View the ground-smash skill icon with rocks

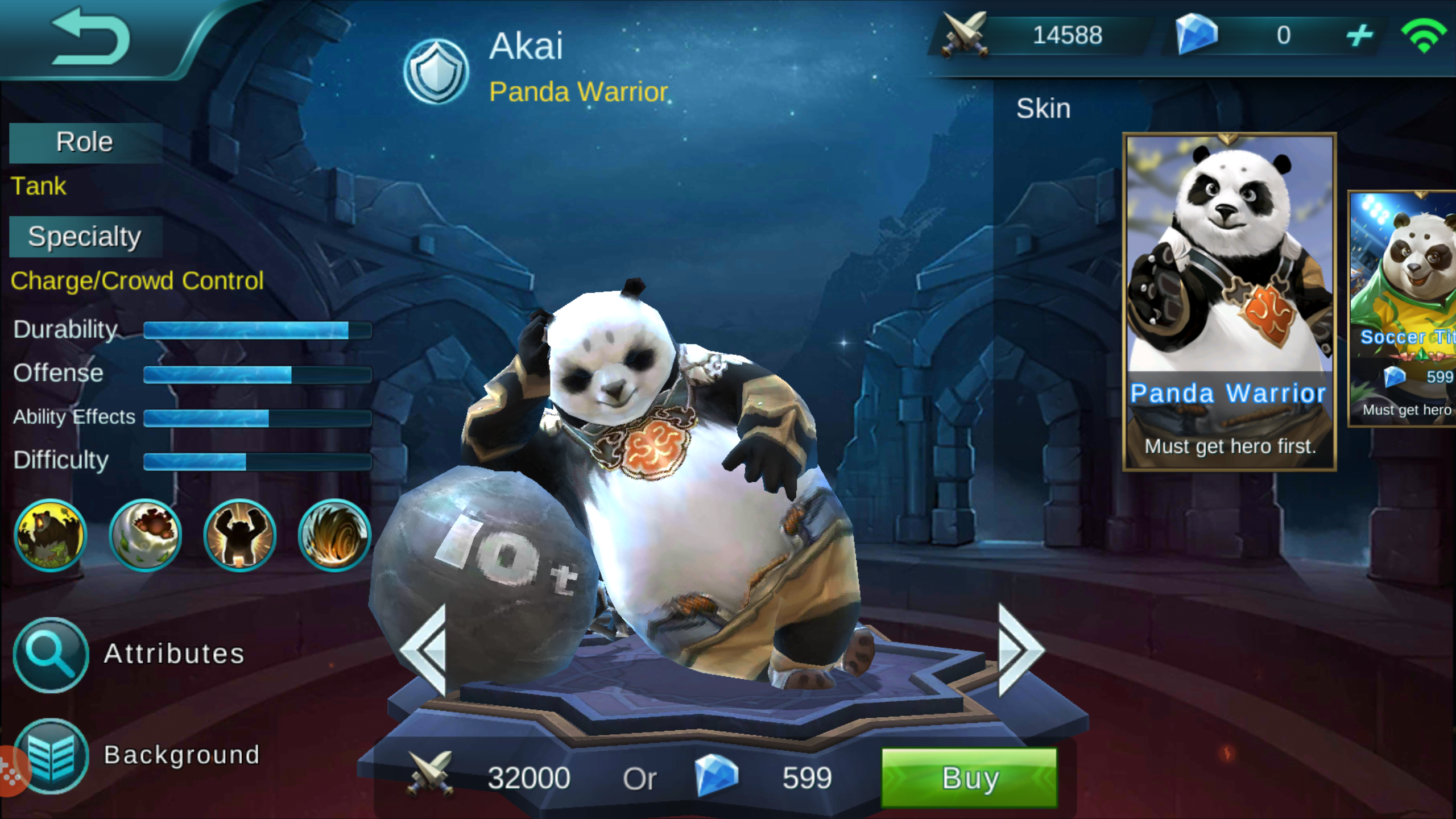145,535
